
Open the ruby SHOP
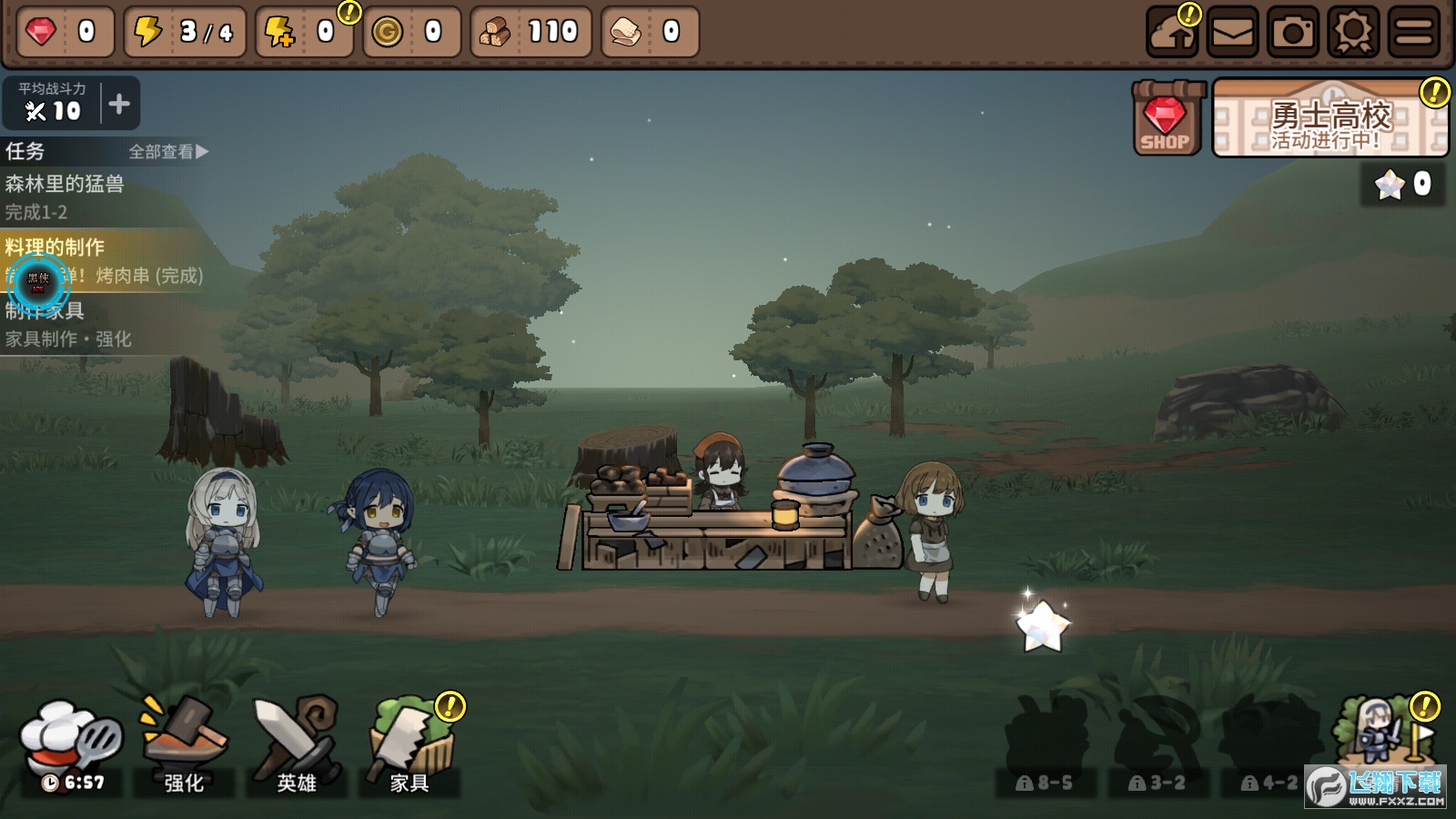tap(1165, 118)
